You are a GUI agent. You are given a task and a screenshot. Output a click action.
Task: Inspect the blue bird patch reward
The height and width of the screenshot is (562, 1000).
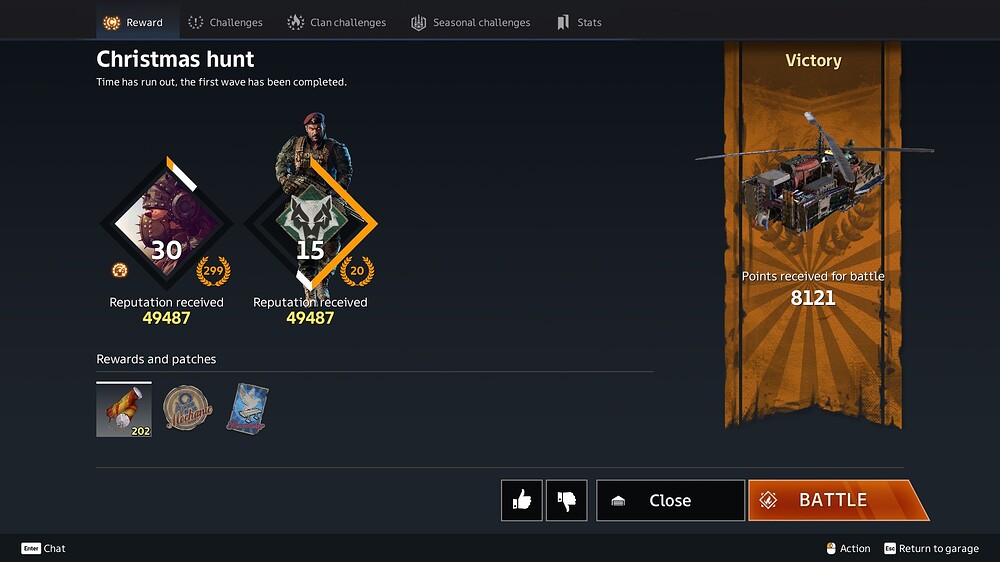point(247,408)
